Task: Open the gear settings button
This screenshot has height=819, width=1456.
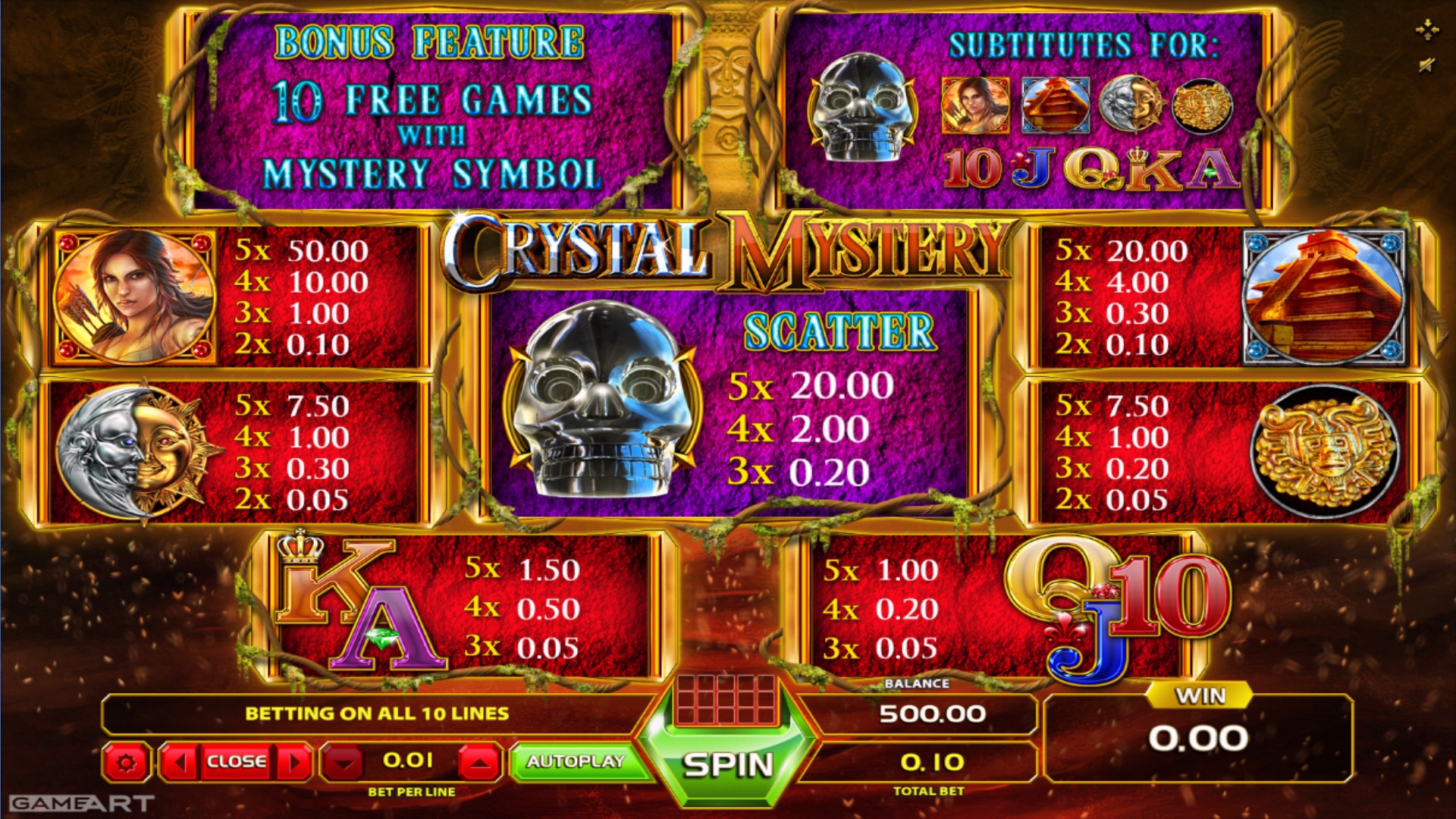Action: [x=126, y=761]
